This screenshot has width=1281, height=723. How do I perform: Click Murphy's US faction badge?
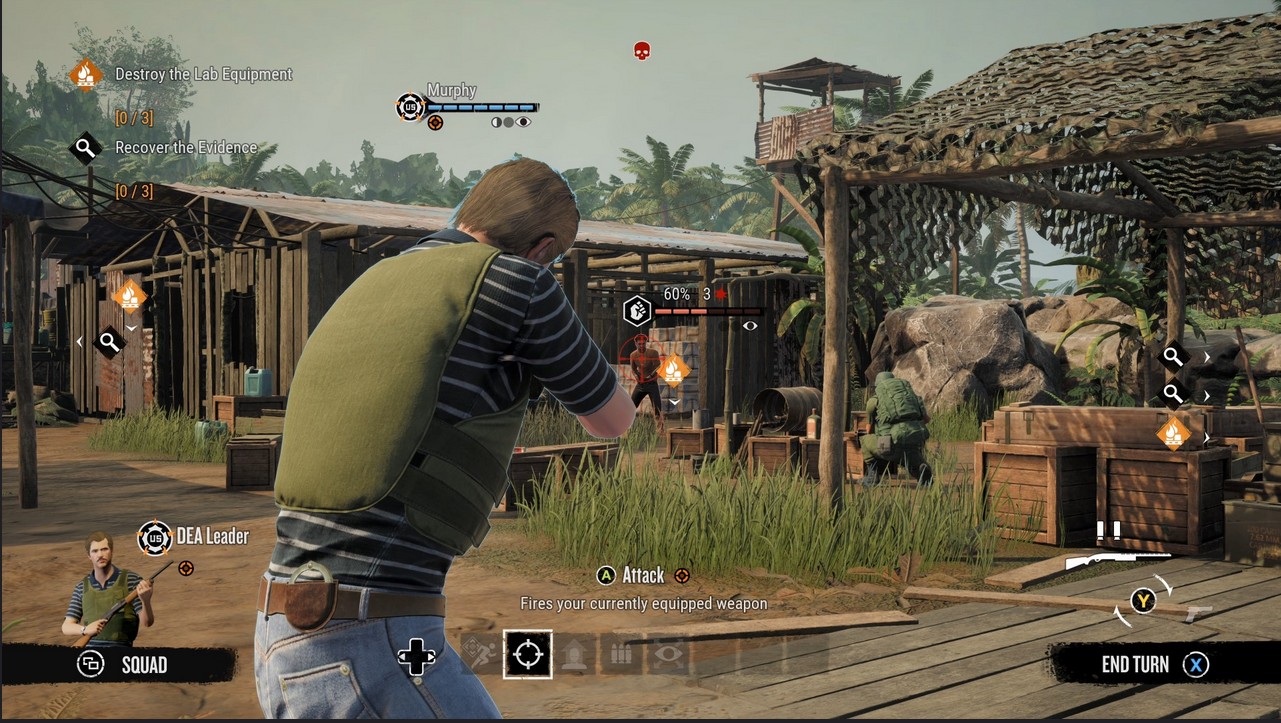(x=410, y=106)
